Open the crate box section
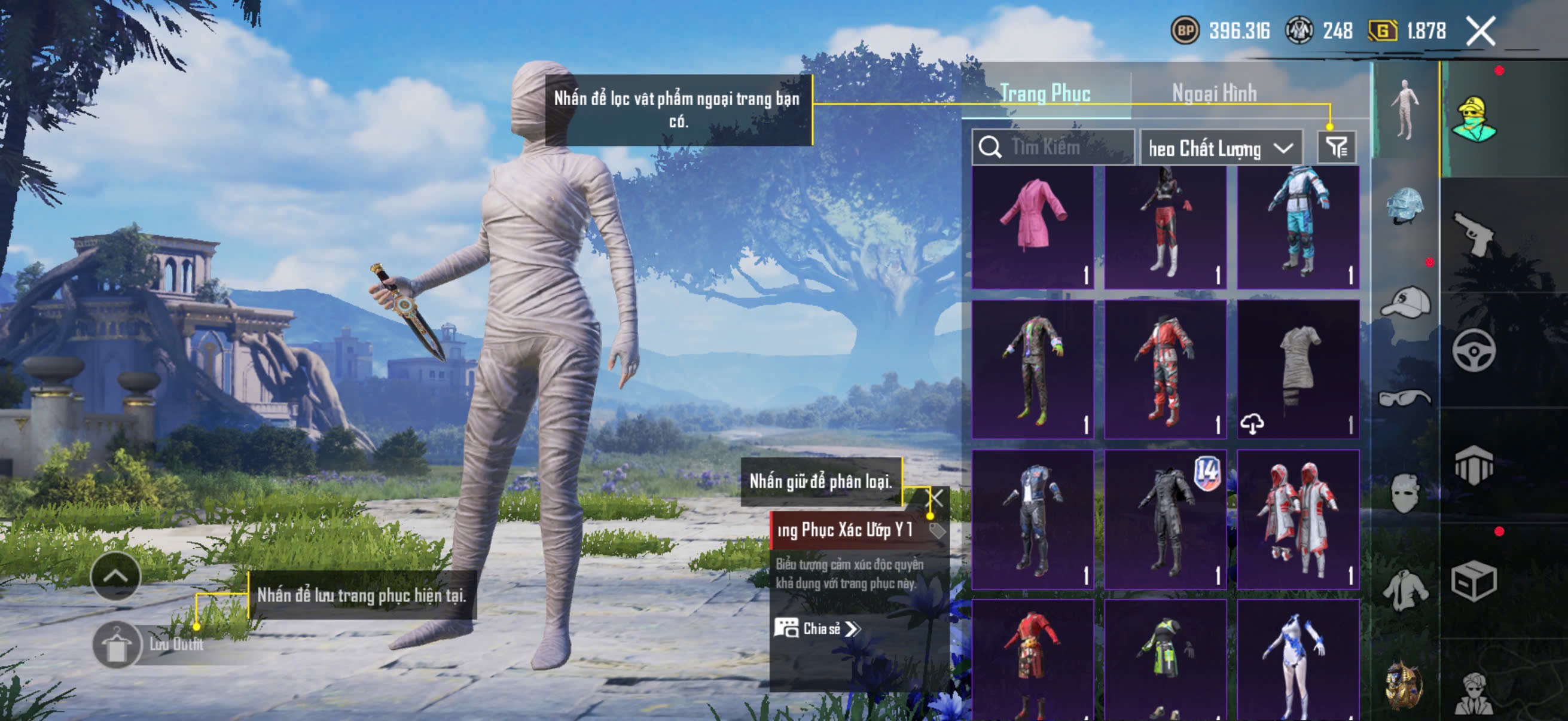The height and width of the screenshot is (721, 1568). 1473,581
